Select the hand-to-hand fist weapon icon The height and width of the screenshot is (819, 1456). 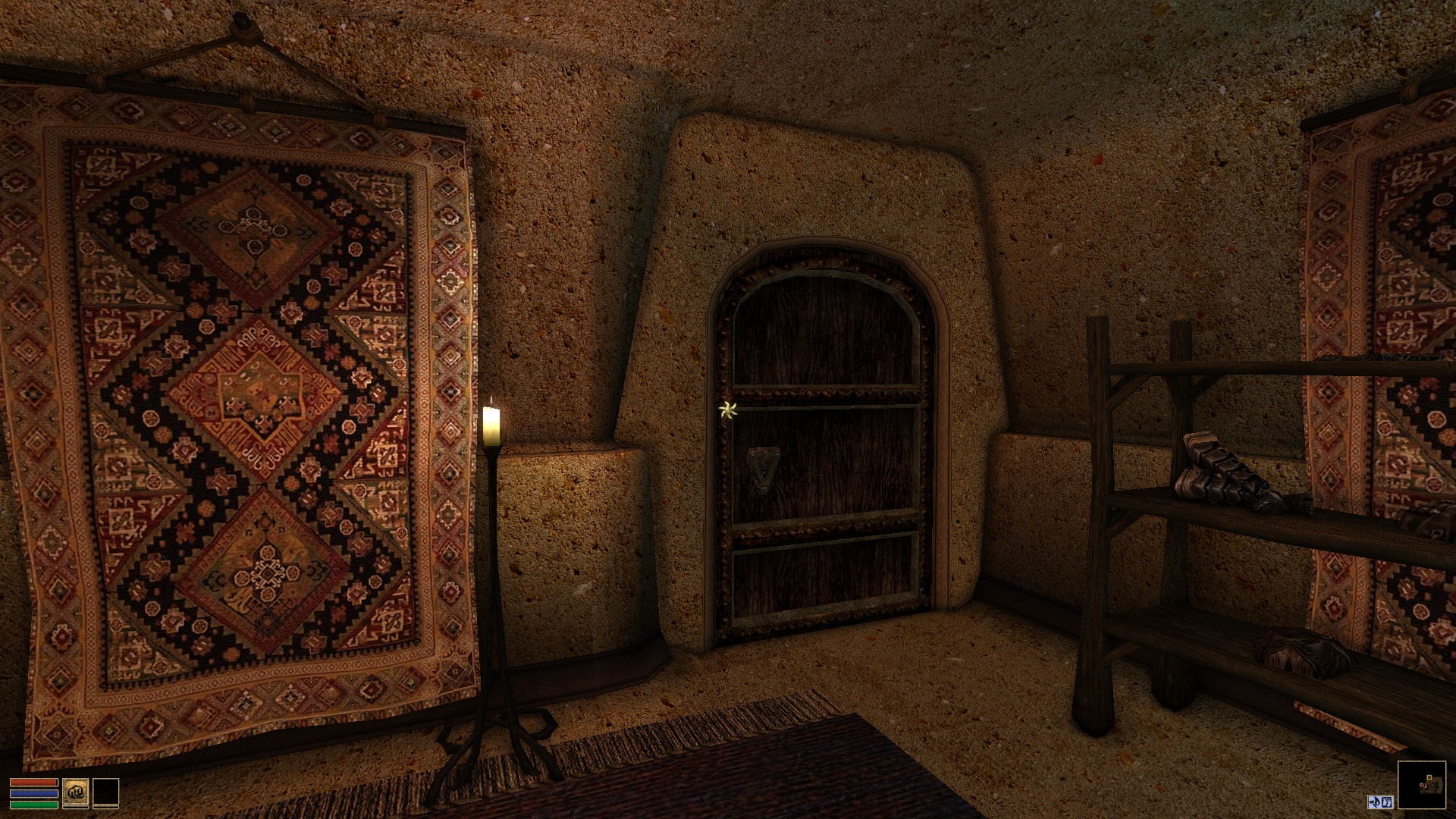tap(76, 792)
